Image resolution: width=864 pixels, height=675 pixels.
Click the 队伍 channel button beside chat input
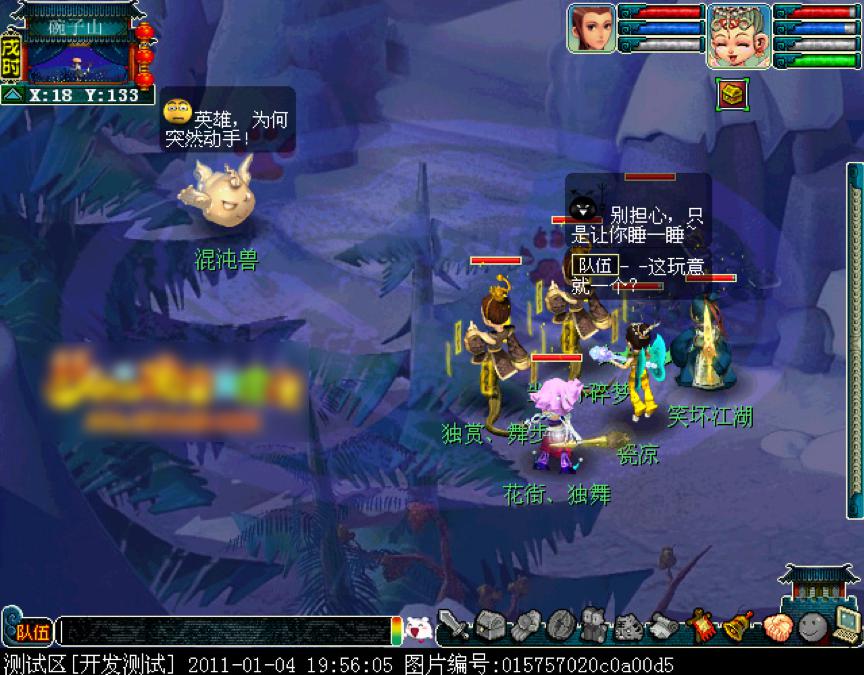(x=32, y=632)
